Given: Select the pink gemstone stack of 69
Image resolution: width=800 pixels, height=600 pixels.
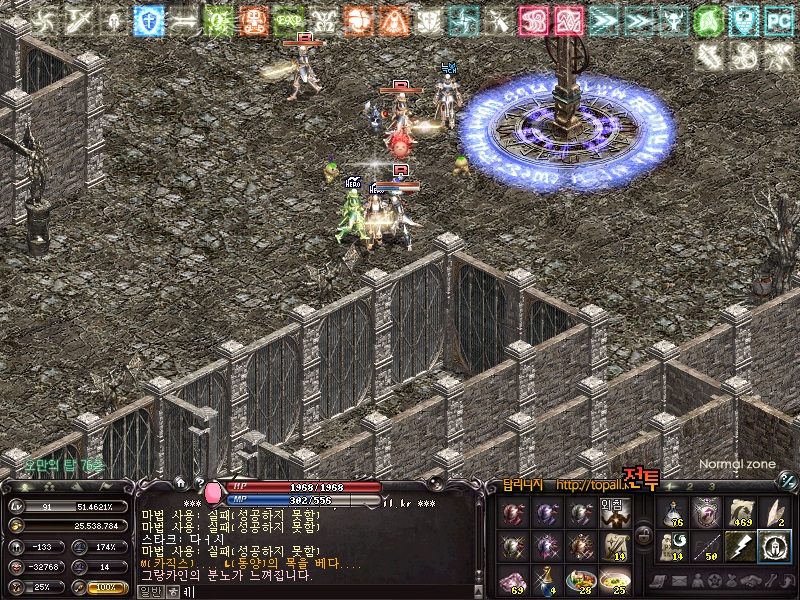Looking at the screenshot, I should point(513,580).
